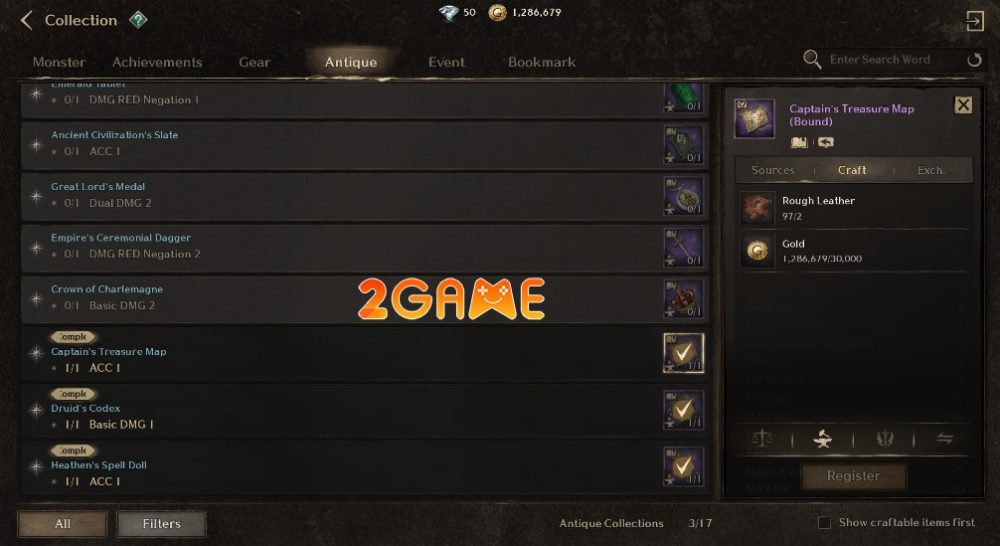Open the Filters options
The image size is (1000, 546).
161,523
